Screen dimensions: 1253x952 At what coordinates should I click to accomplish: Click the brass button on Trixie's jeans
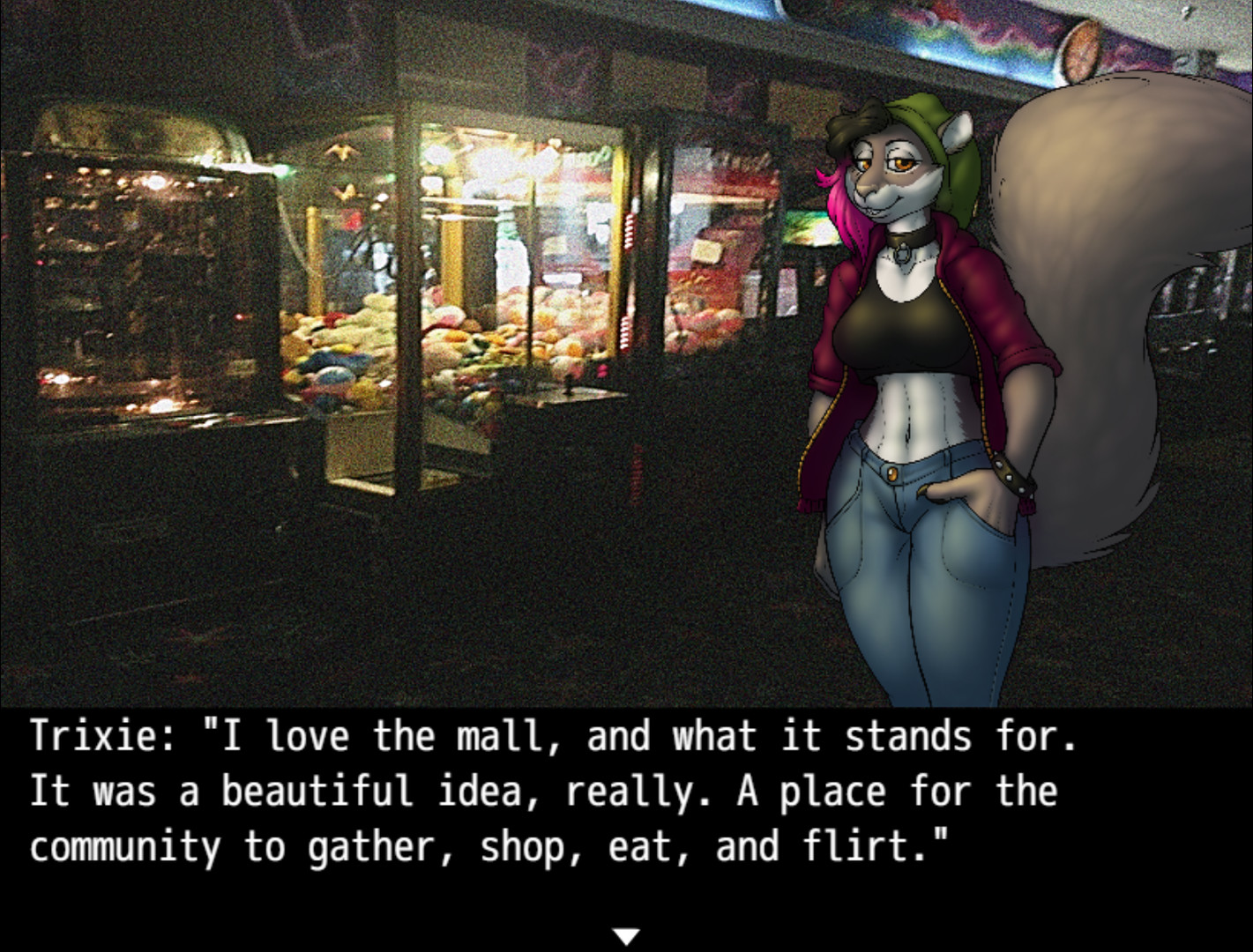894,472
